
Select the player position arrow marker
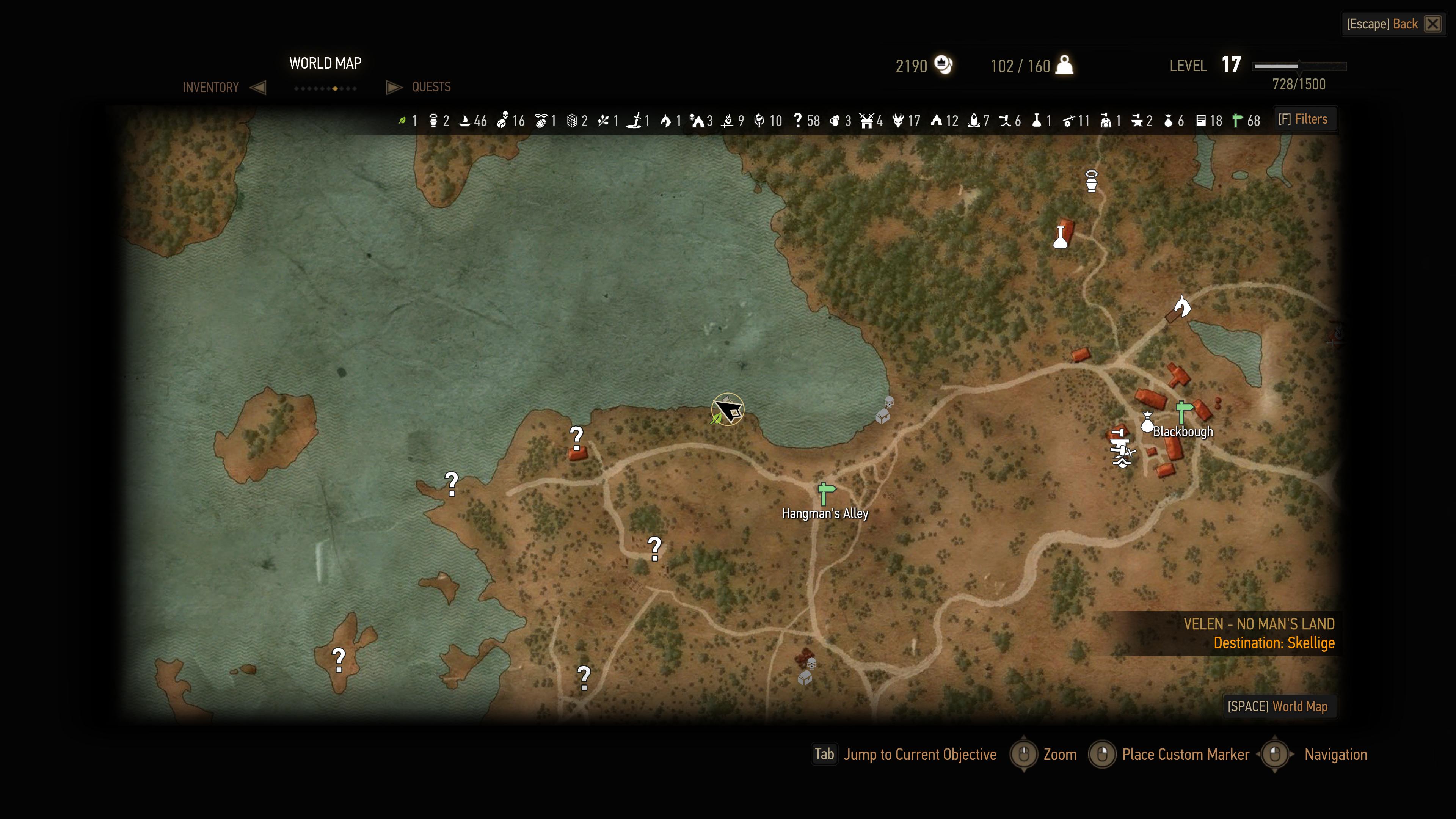click(x=728, y=409)
